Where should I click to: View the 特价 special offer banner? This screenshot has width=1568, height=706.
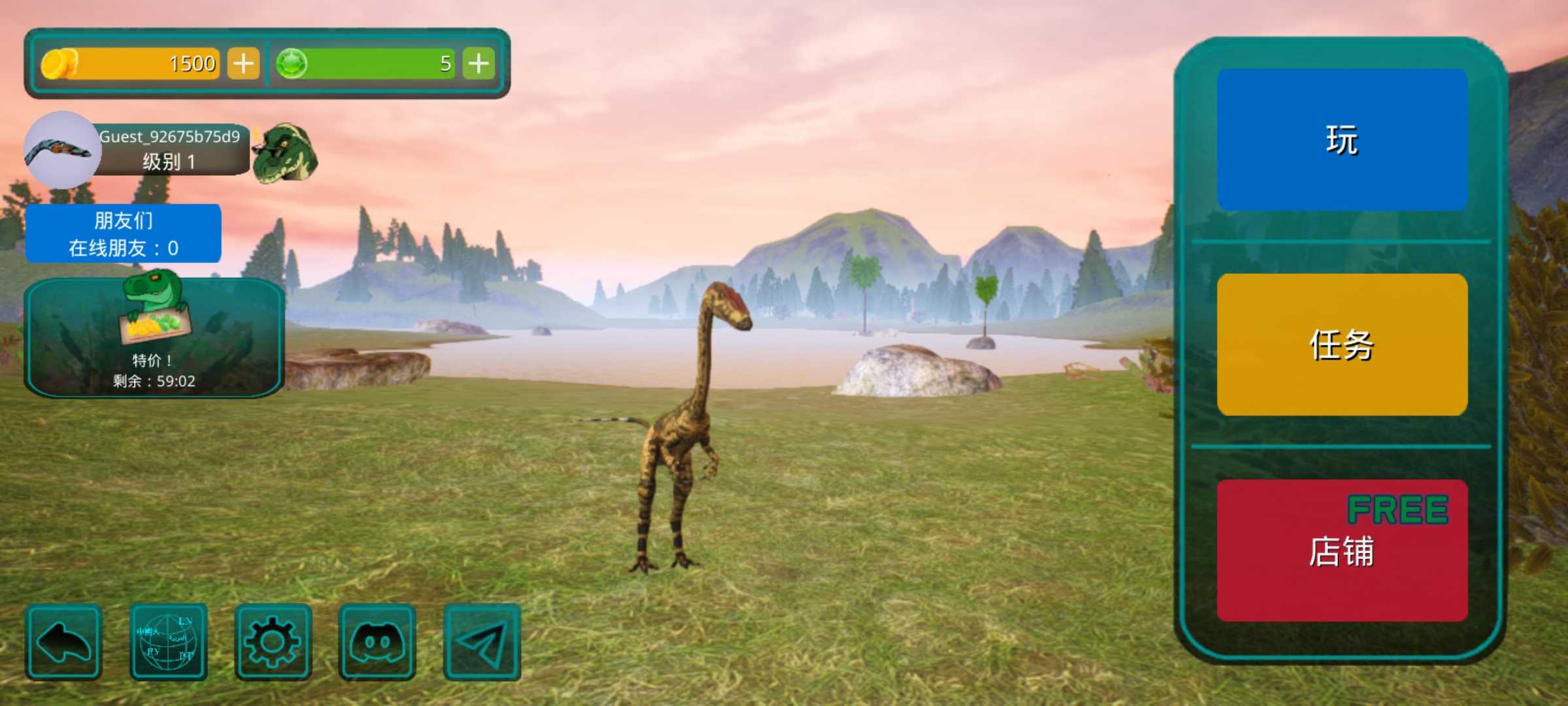pos(154,337)
